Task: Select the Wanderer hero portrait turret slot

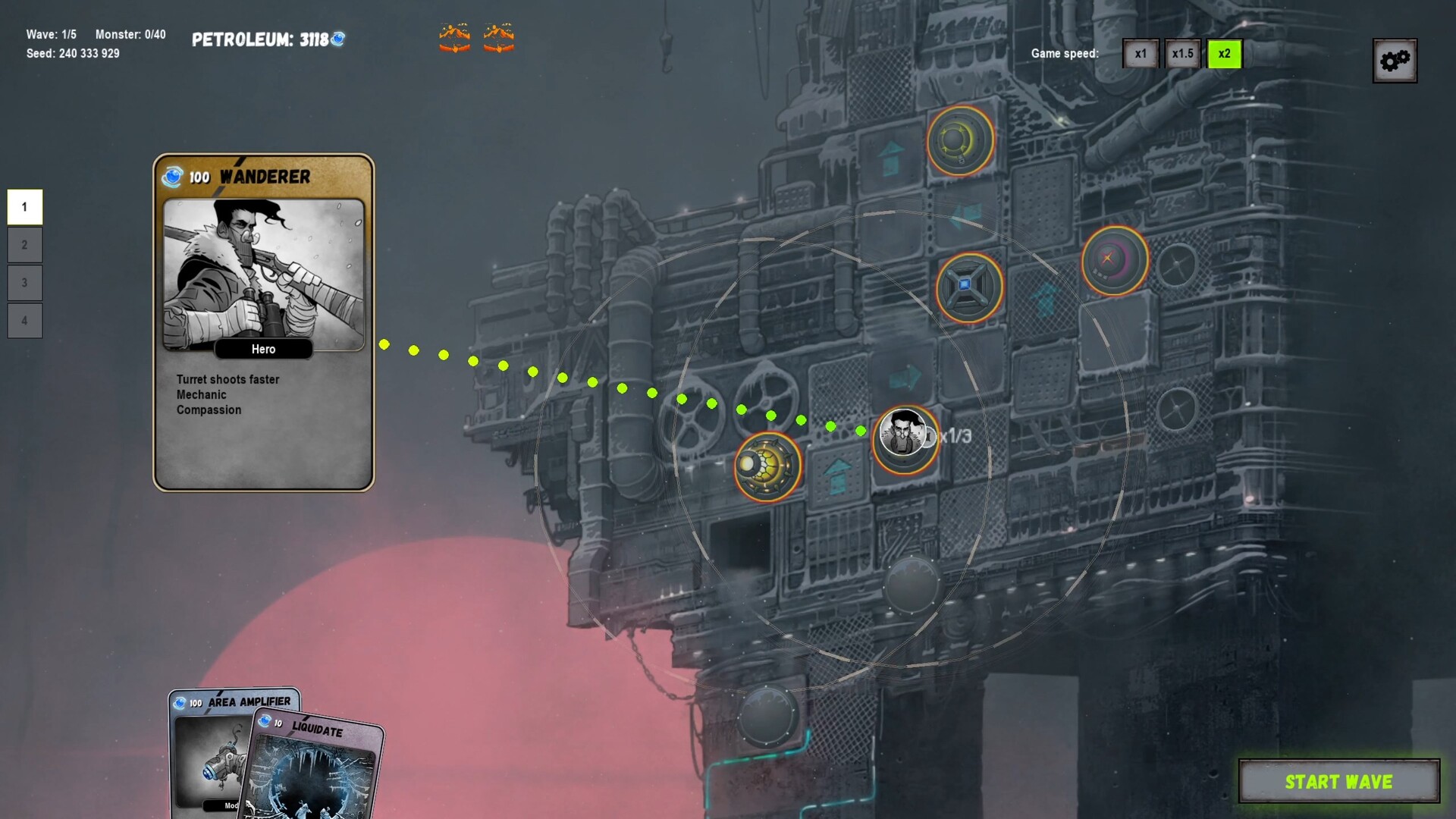Action: pos(904,438)
